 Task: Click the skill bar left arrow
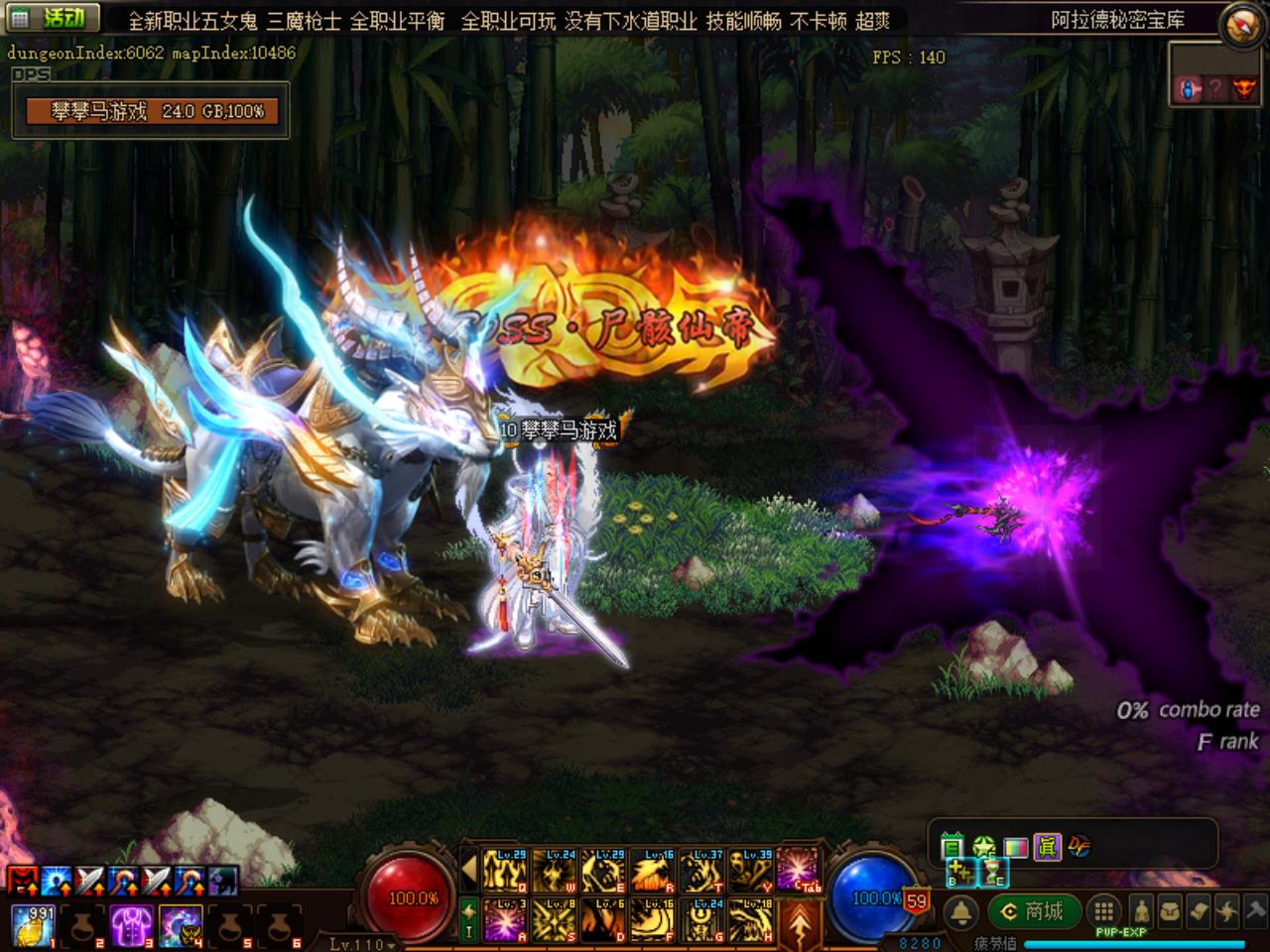(469, 872)
